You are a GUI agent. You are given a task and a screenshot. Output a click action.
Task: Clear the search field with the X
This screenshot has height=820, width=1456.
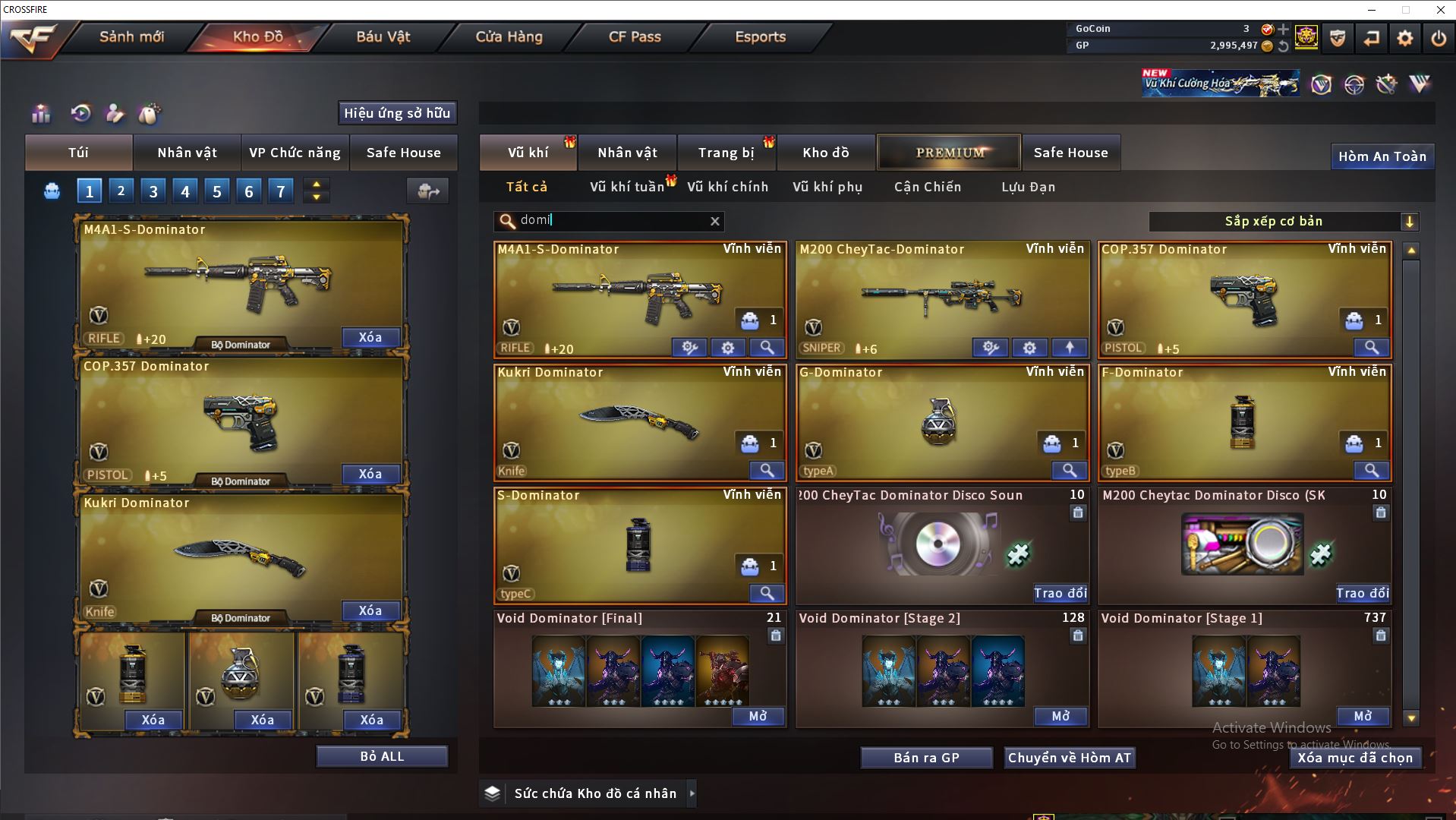coord(714,221)
